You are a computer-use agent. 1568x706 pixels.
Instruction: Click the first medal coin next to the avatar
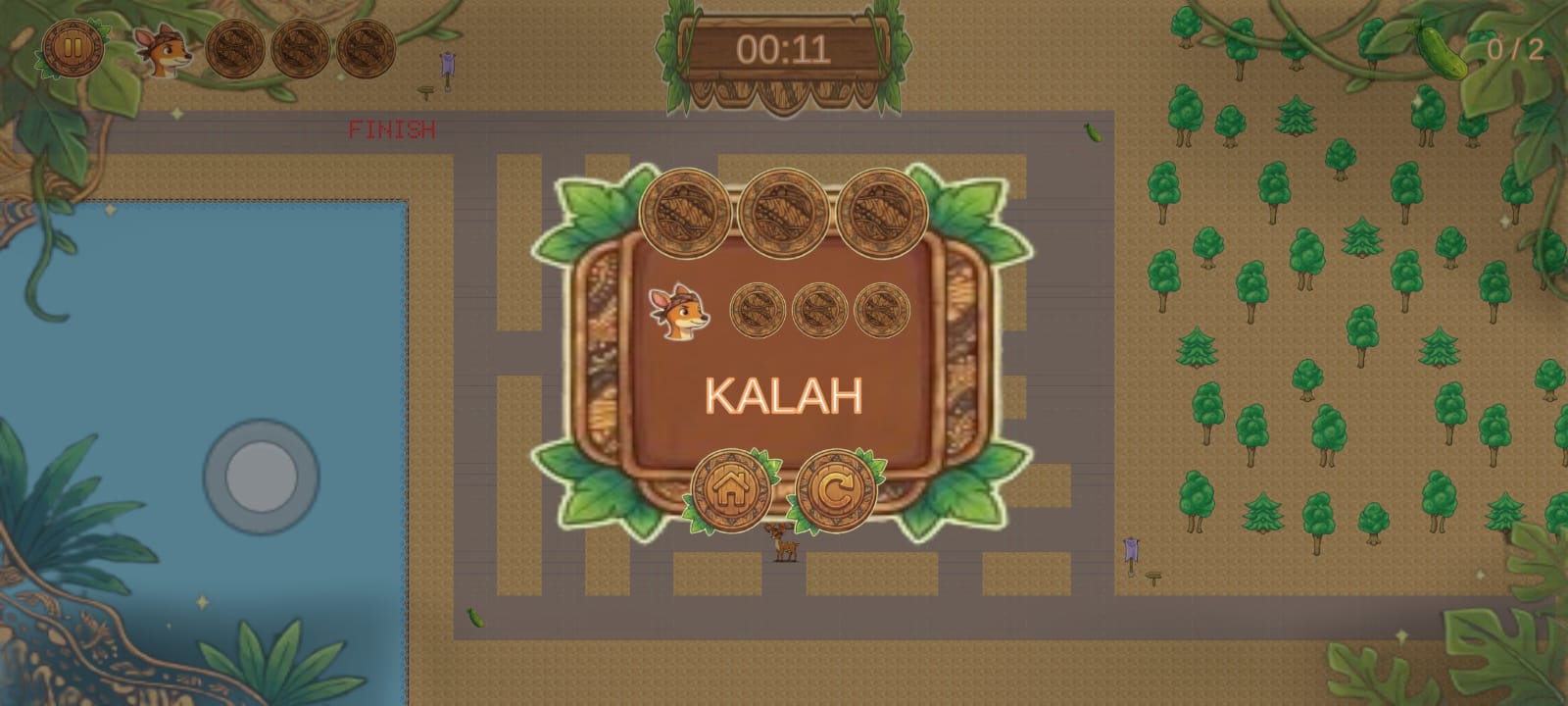pyautogui.click(x=235, y=51)
